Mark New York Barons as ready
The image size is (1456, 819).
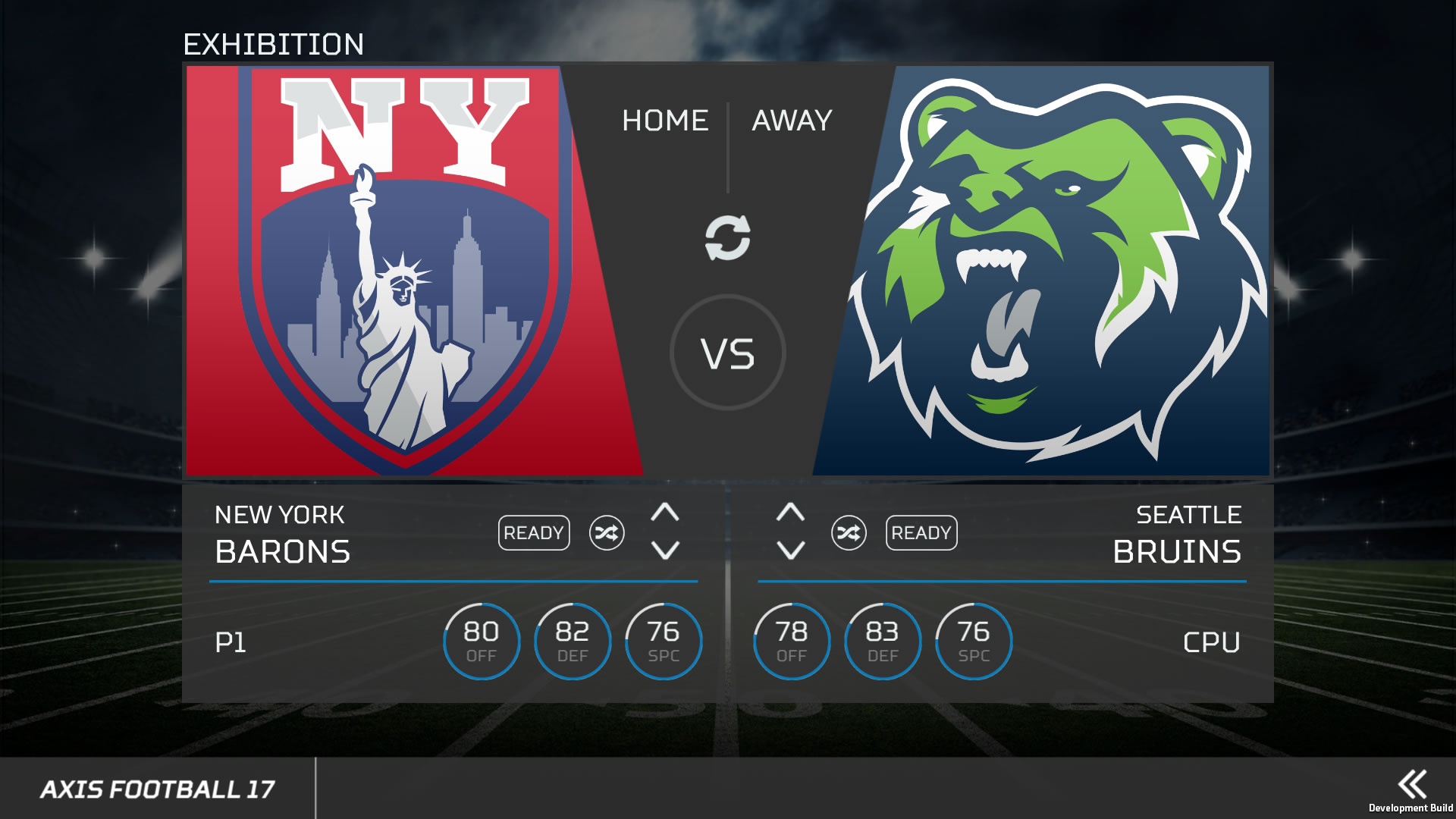pos(533,533)
